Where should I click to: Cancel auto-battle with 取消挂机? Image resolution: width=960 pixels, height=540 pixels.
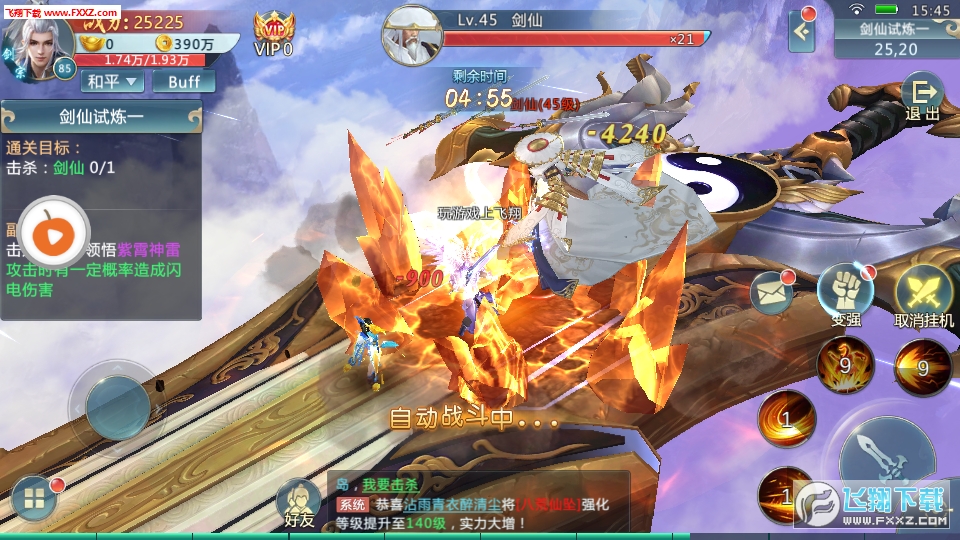923,295
